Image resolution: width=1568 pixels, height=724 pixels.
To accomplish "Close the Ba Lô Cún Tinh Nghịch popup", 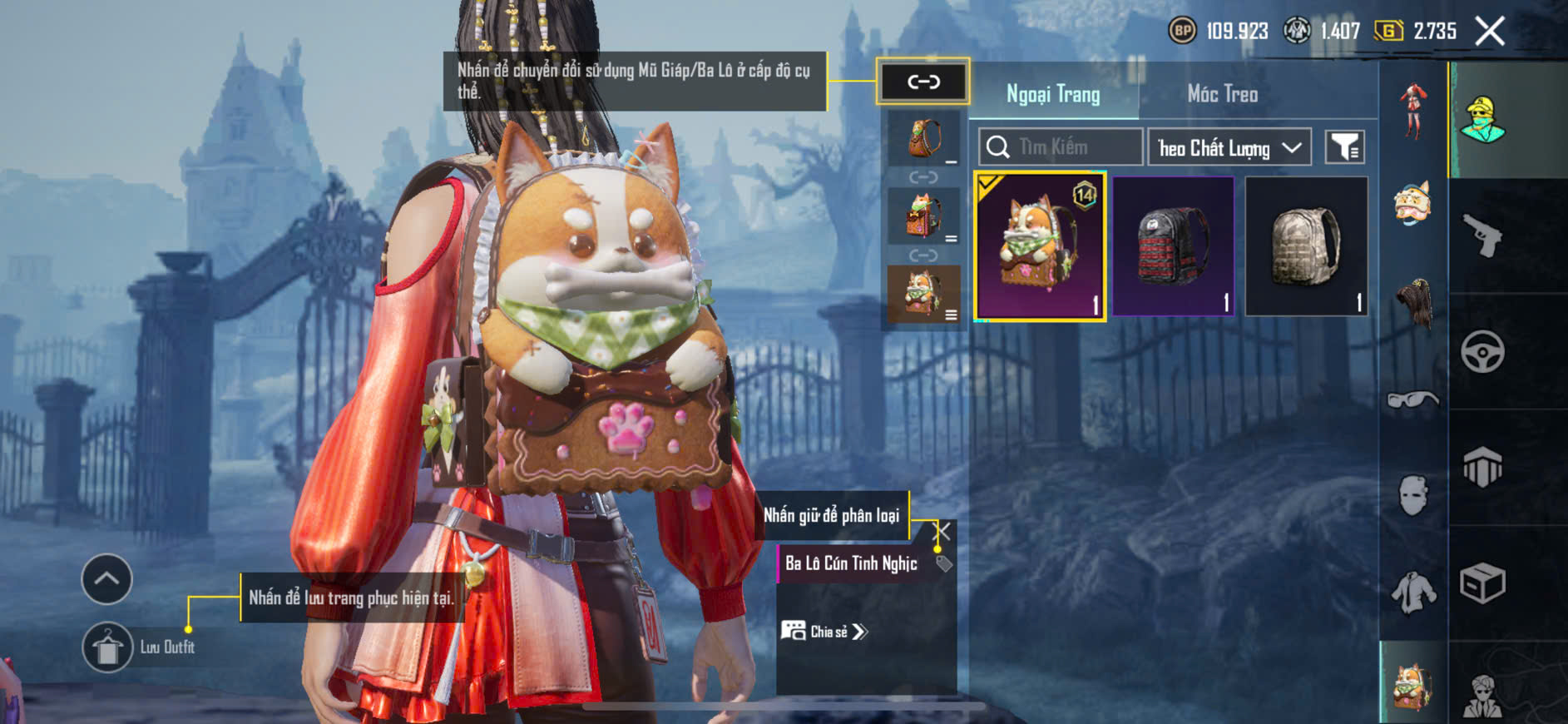I will click(x=943, y=531).
